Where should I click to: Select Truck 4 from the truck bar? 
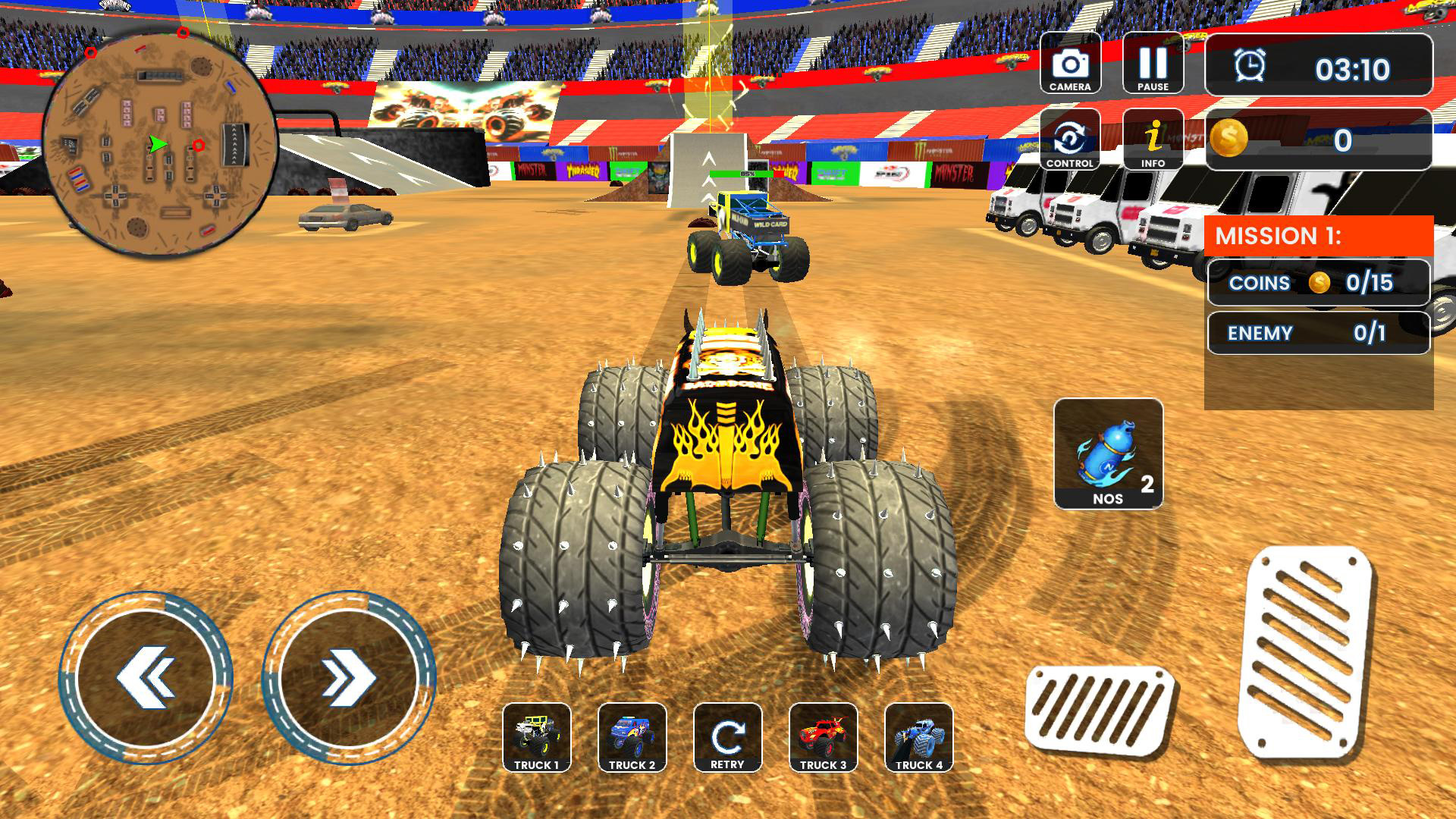click(x=919, y=737)
